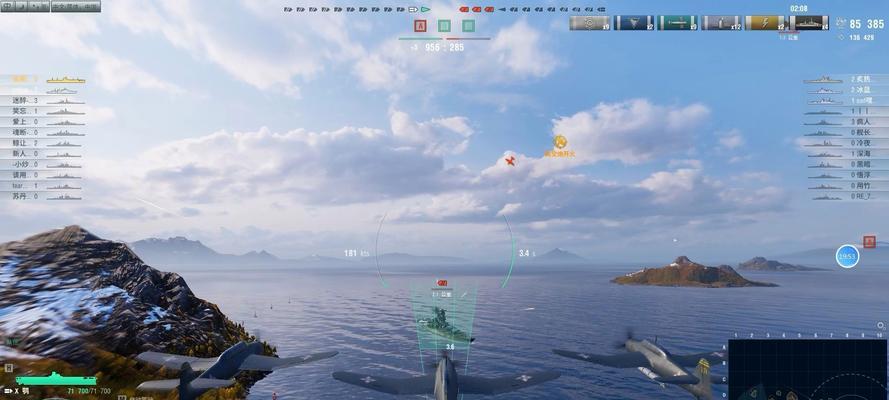The height and width of the screenshot is (400, 889).
Task: Choose the dive bomber squadron slot
Action: [x=634, y=23]
